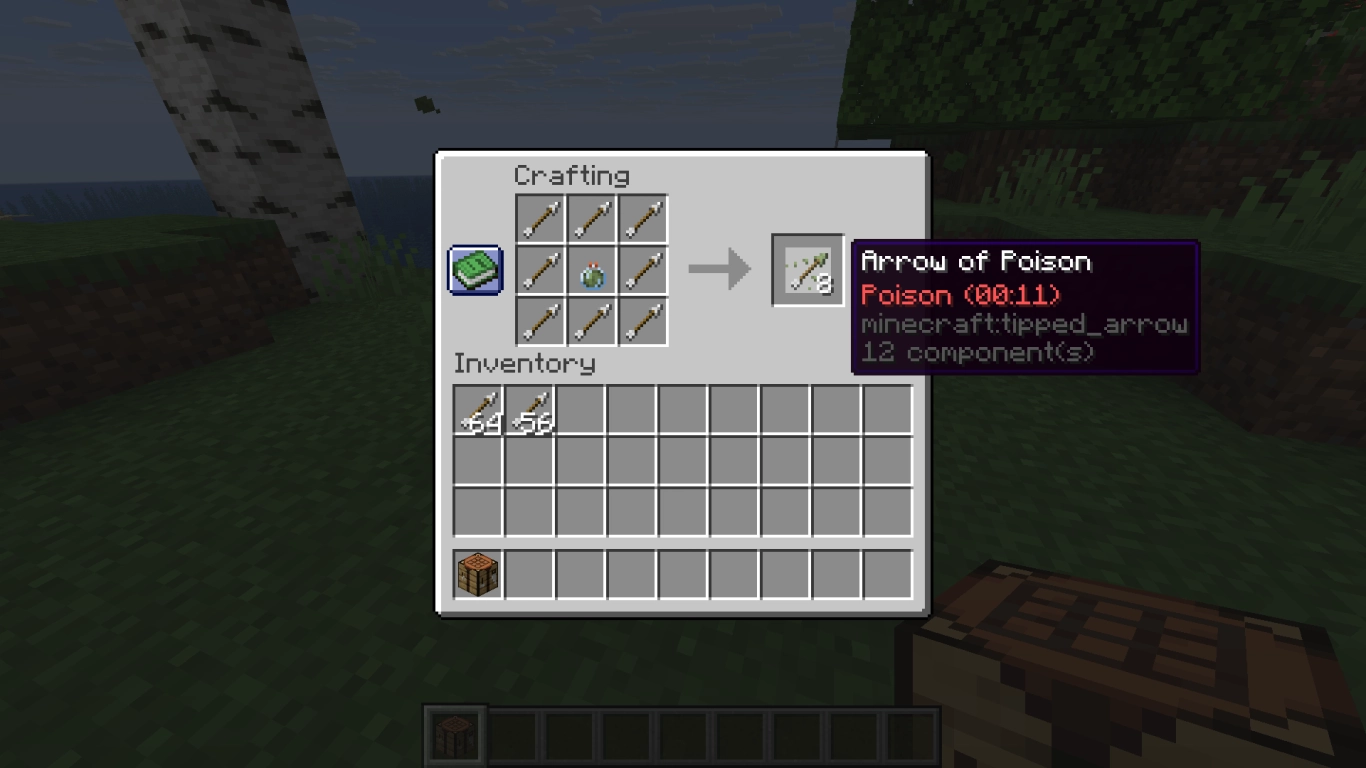Select the middle-right arrow in the crafting grid

[x=642, y=270]
